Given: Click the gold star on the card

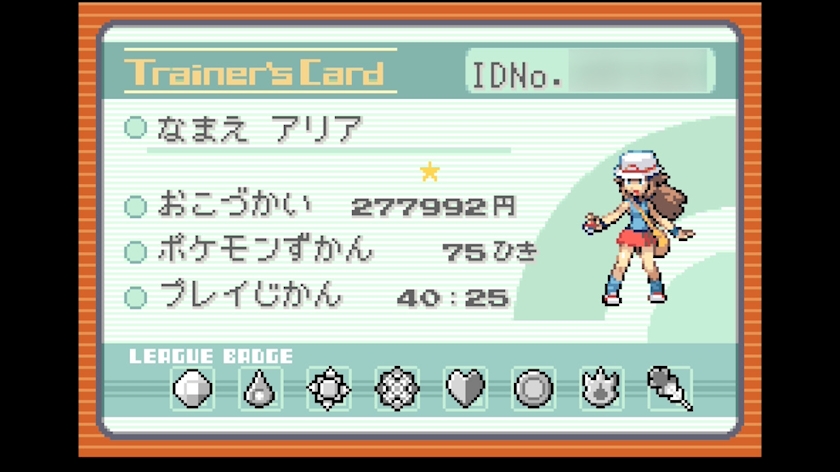Looking at the screenshot, I should point(430,172).
